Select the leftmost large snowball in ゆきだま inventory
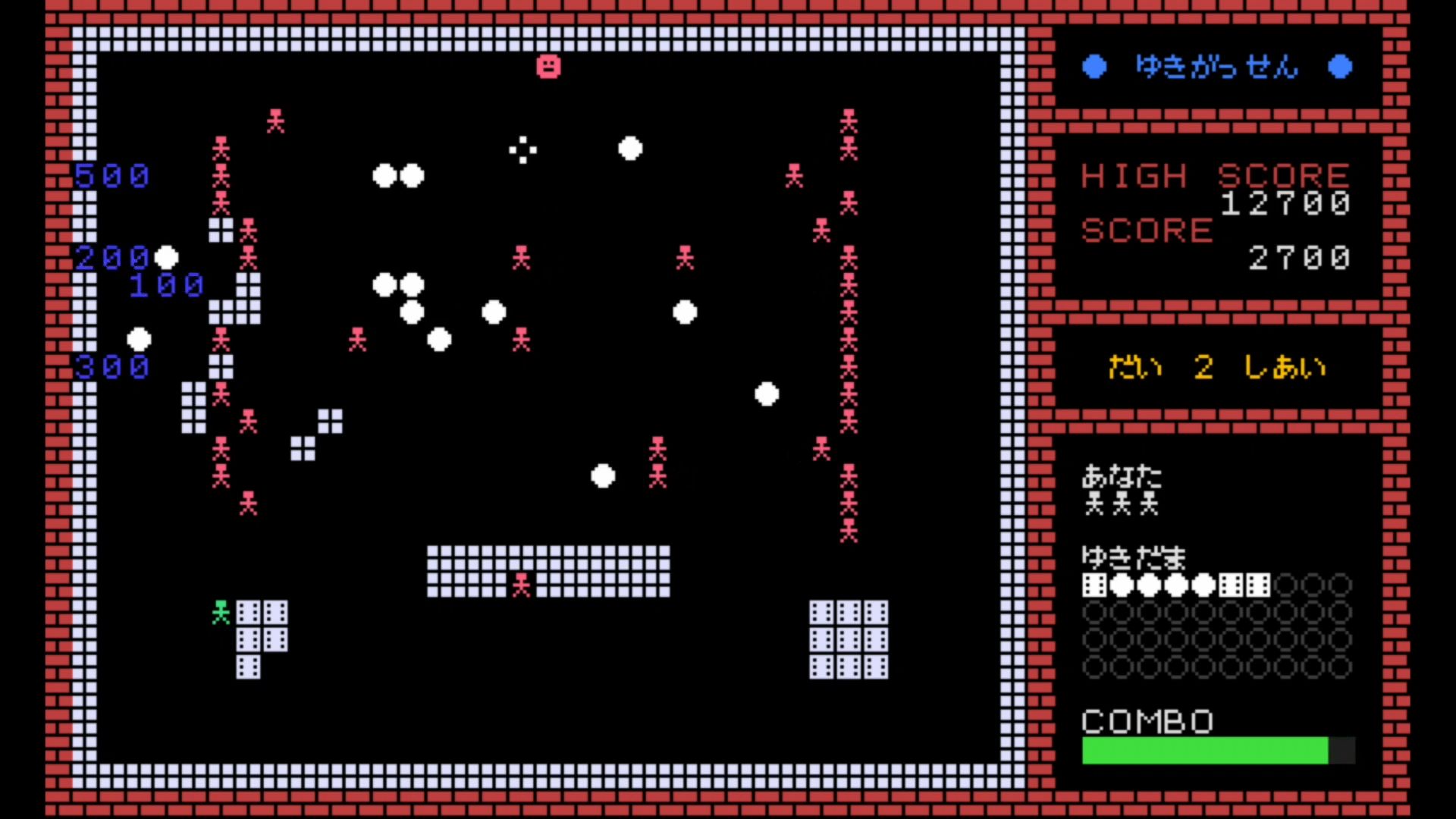The width and height of the screenshot is (1456, 819). point(1121,585)
